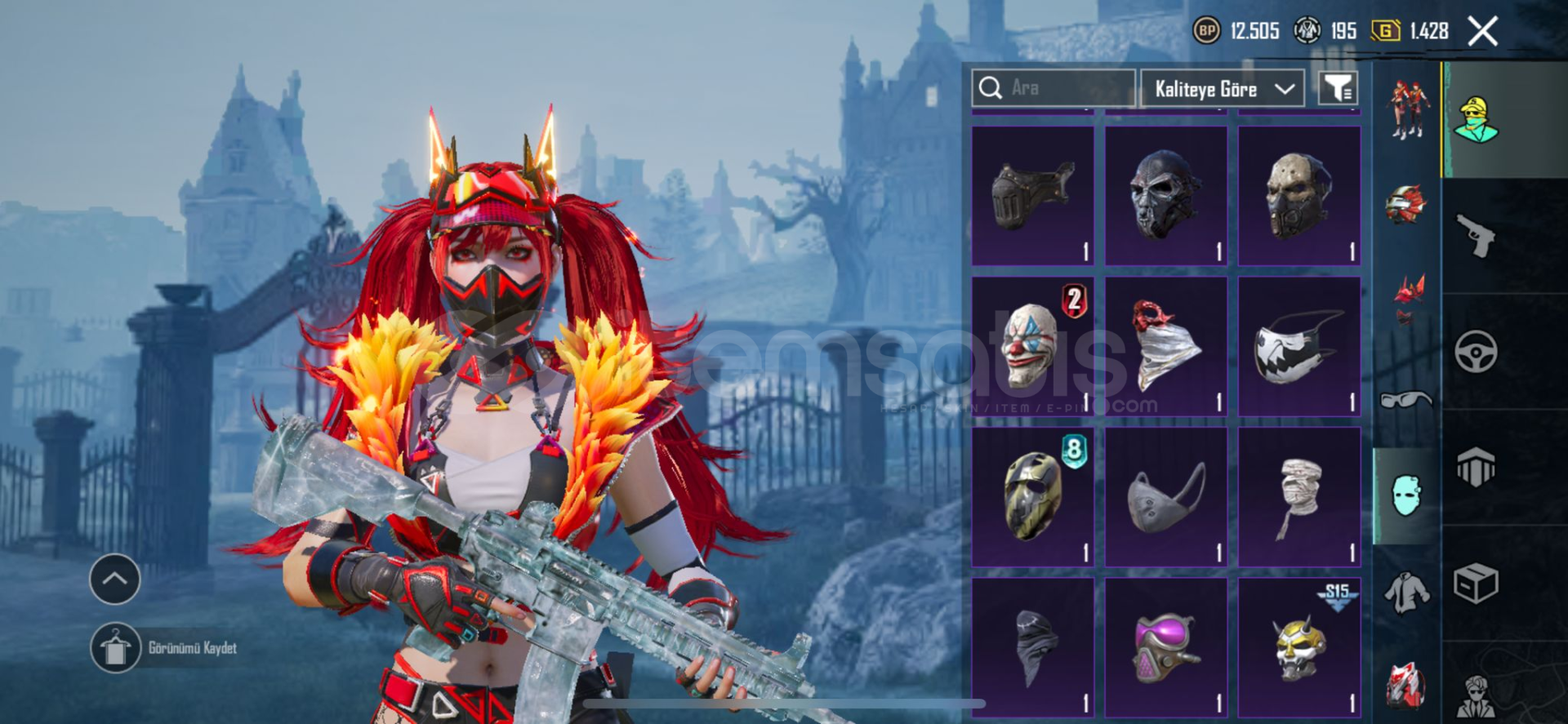Switch to the pistol weapons category

coord(1477,235)
